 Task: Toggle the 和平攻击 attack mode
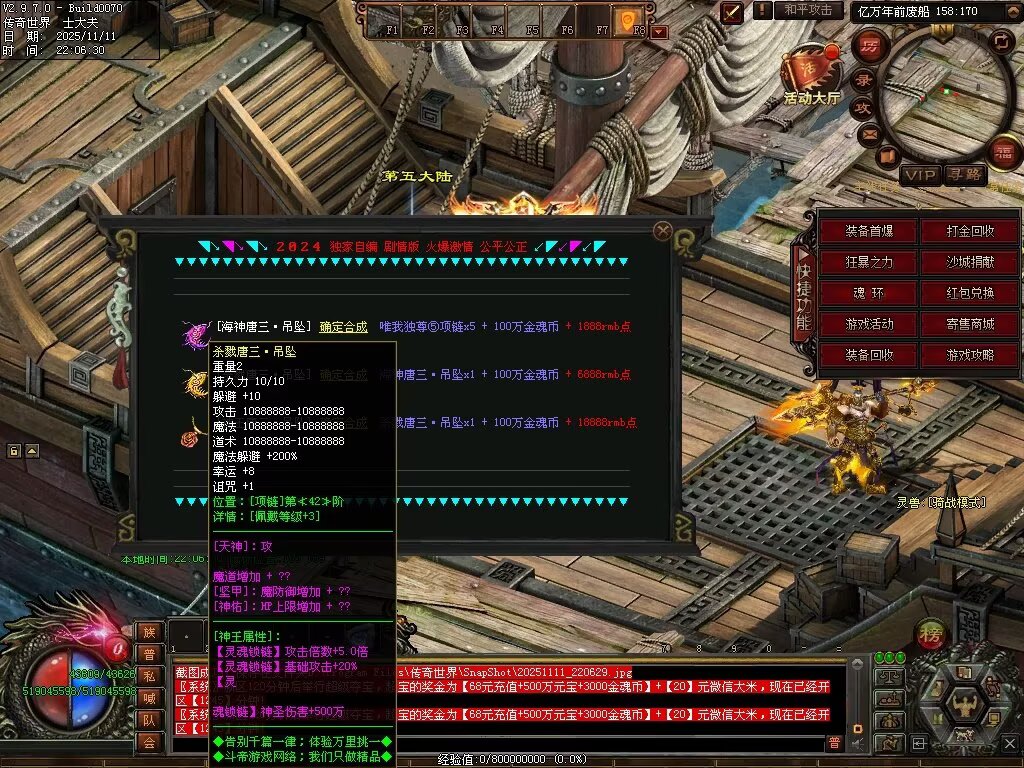coord(807,10)
